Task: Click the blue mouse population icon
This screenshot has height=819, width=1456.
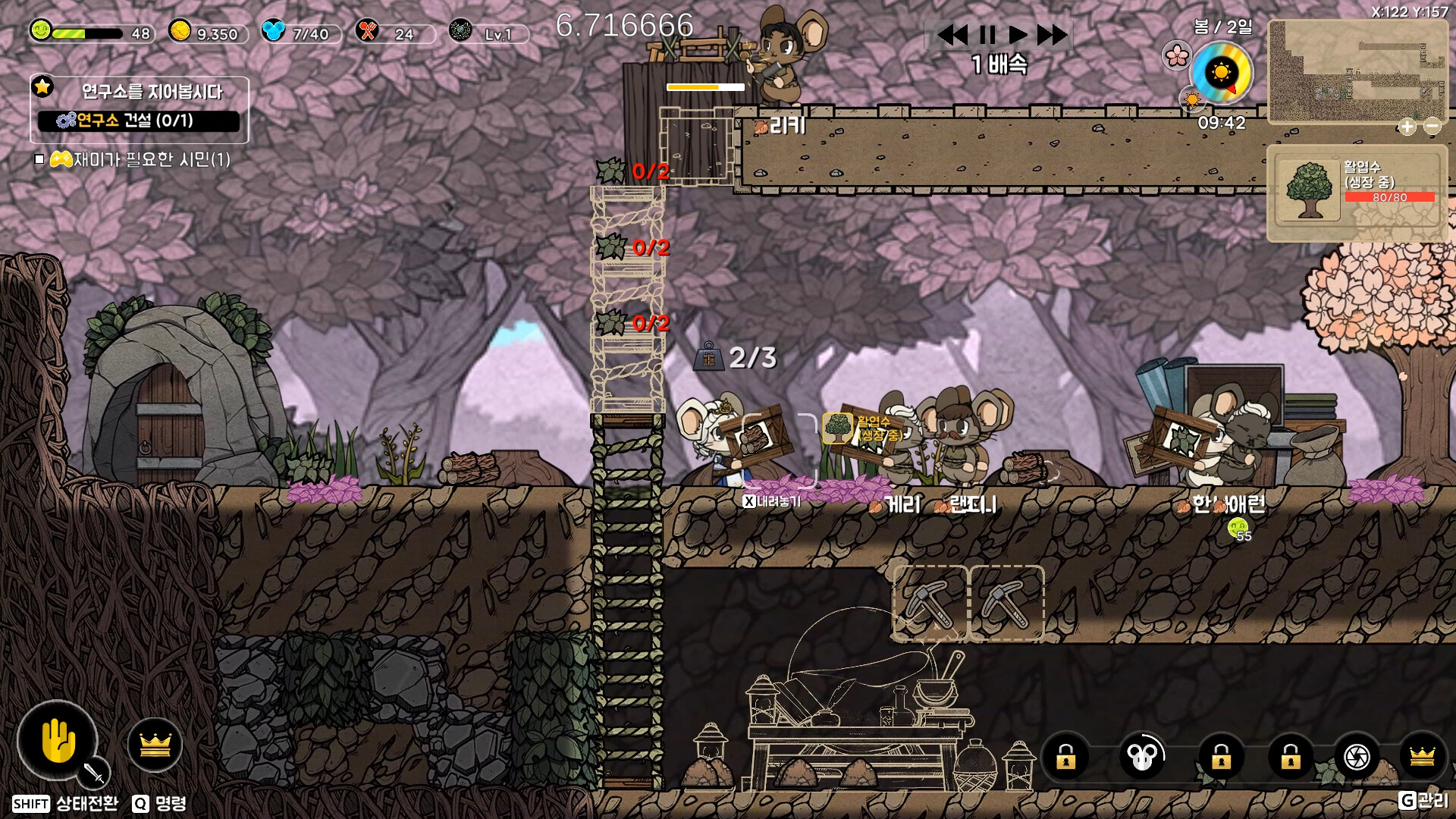Action: click(272, 31)
